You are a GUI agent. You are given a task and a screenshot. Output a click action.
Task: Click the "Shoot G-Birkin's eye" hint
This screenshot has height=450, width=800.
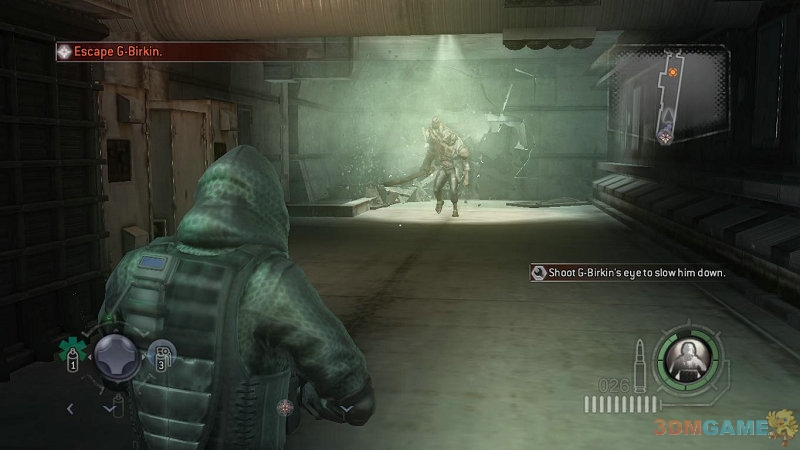point(628,272)
